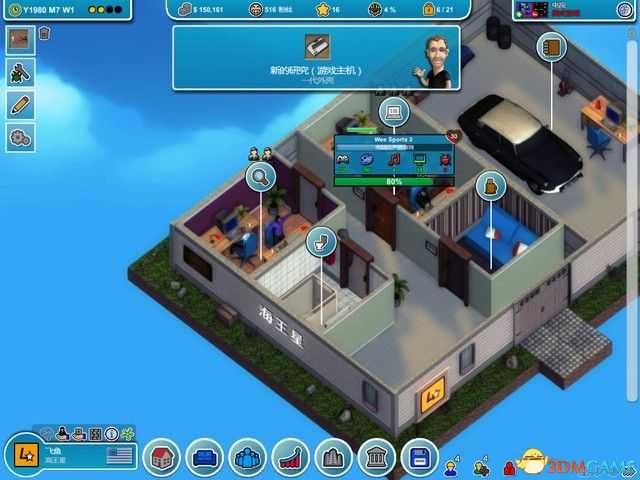The height and width of the screenshot is (480, 640).
Task: Select the hammer build tool
Action: pyautogui.click(x=20, y=72)
